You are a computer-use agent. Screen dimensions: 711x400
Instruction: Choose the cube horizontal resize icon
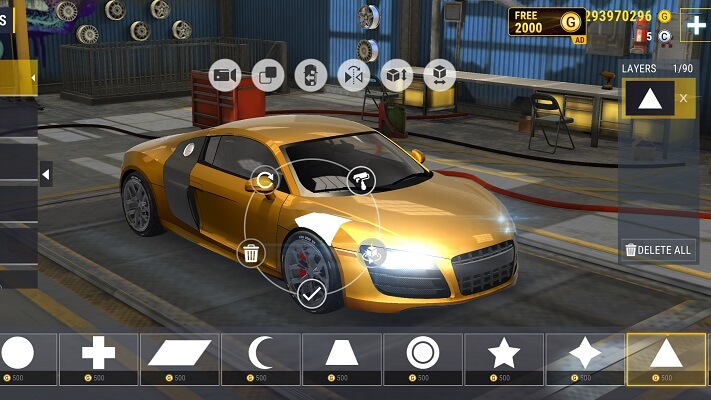(x=439, y=75)
